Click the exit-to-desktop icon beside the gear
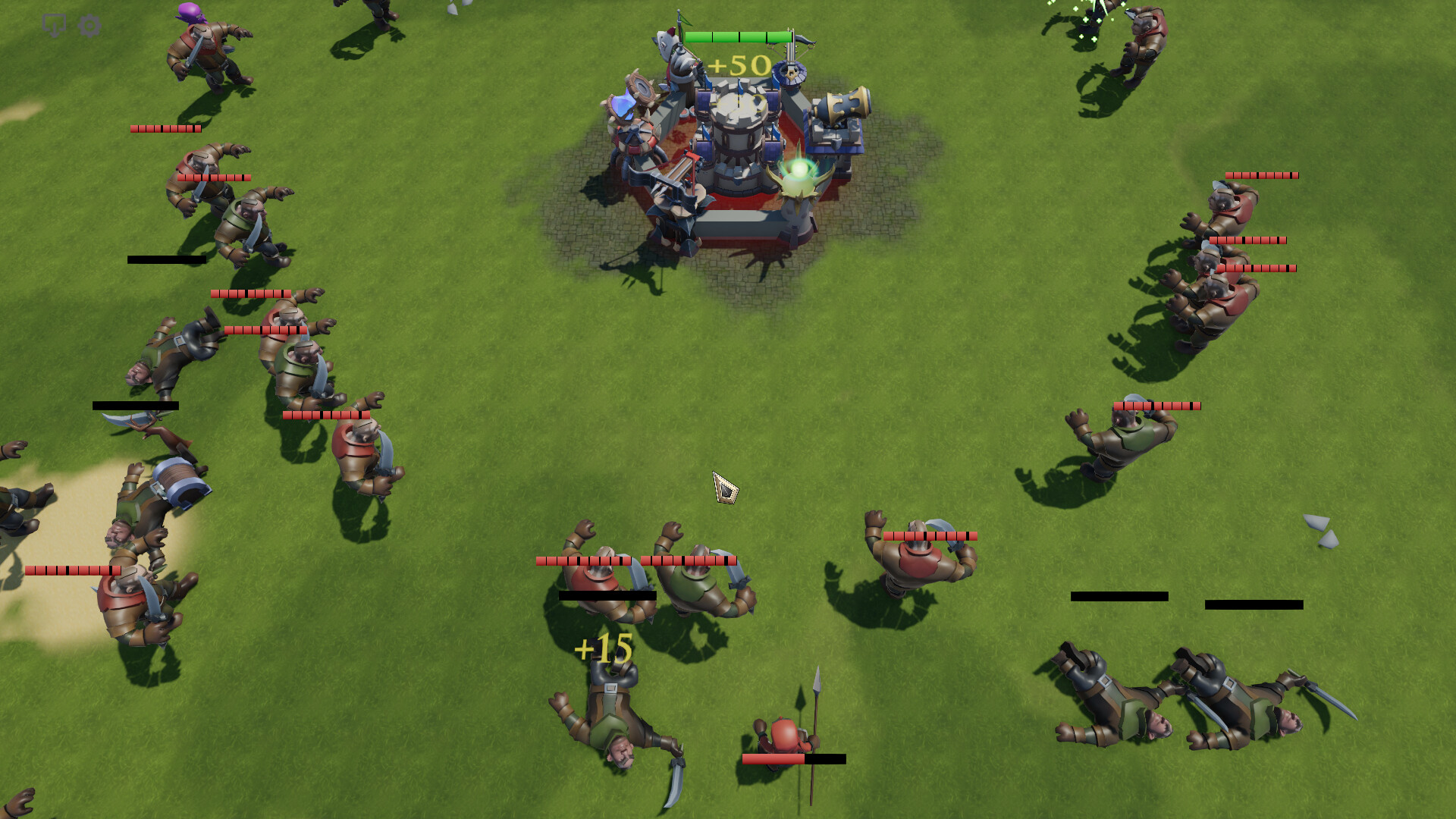 [x=53, y=24]
